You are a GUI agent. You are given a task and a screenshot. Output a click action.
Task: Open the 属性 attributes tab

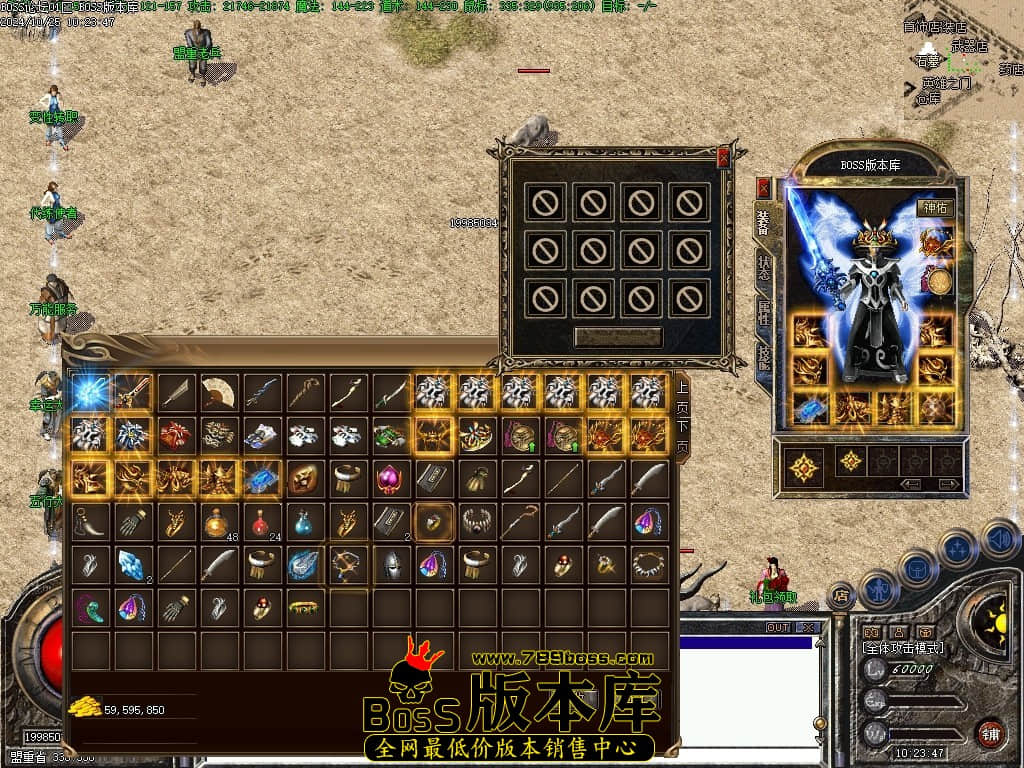(x=764, y=312)
